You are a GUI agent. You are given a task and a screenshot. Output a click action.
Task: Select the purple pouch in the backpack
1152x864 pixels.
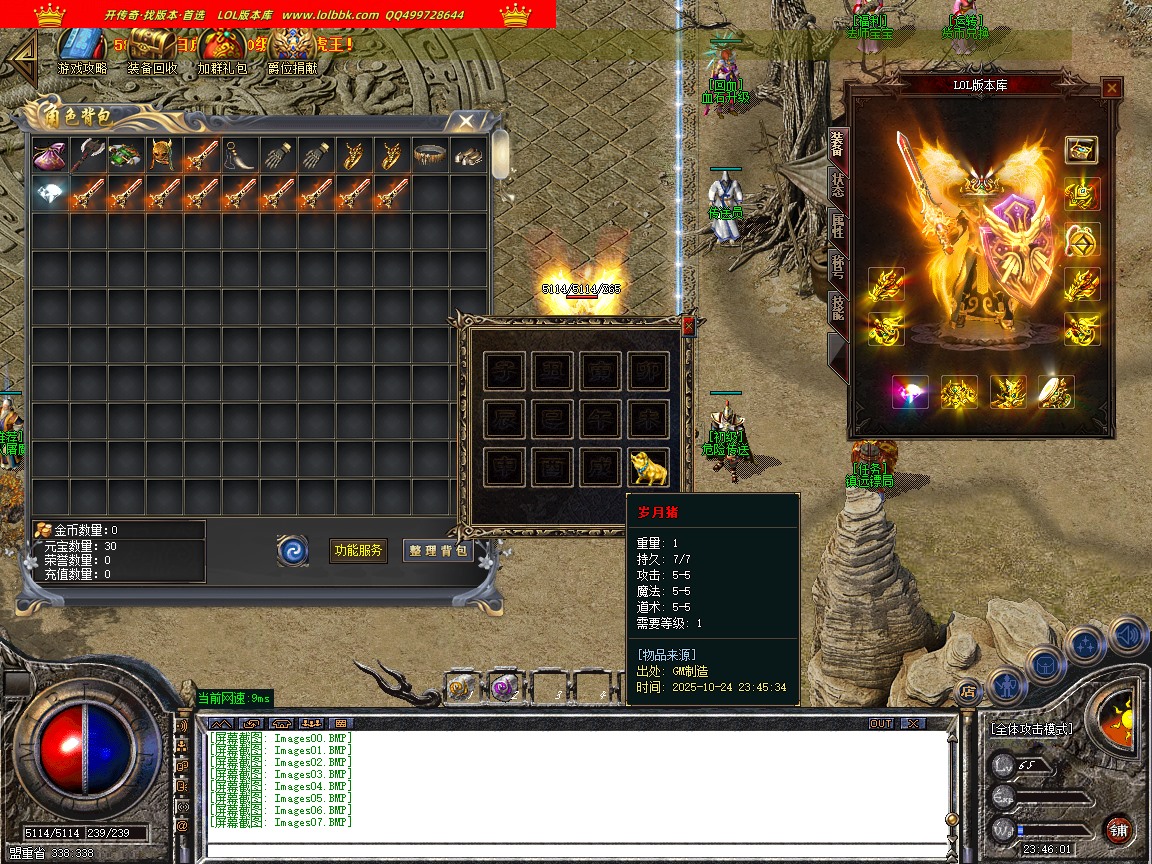49,156
